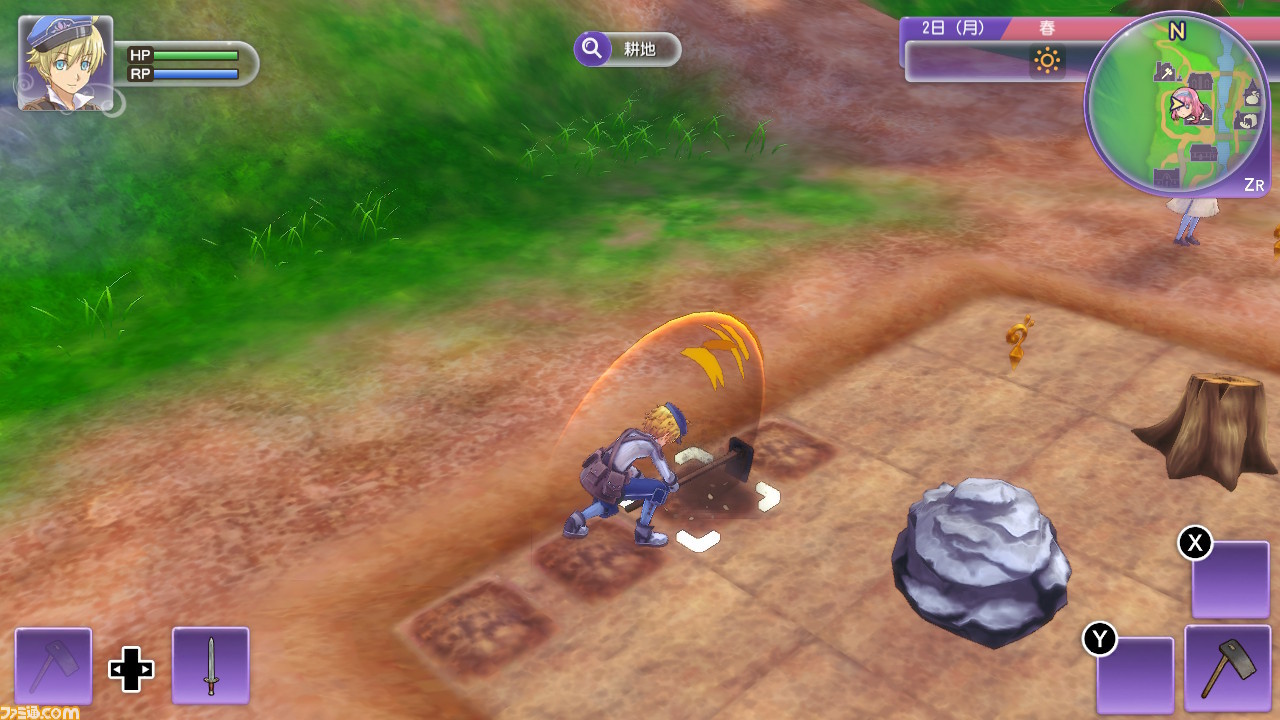Click the sunny weather icon
Viewport: 1280px width, 720px height.
point(1047,62)
